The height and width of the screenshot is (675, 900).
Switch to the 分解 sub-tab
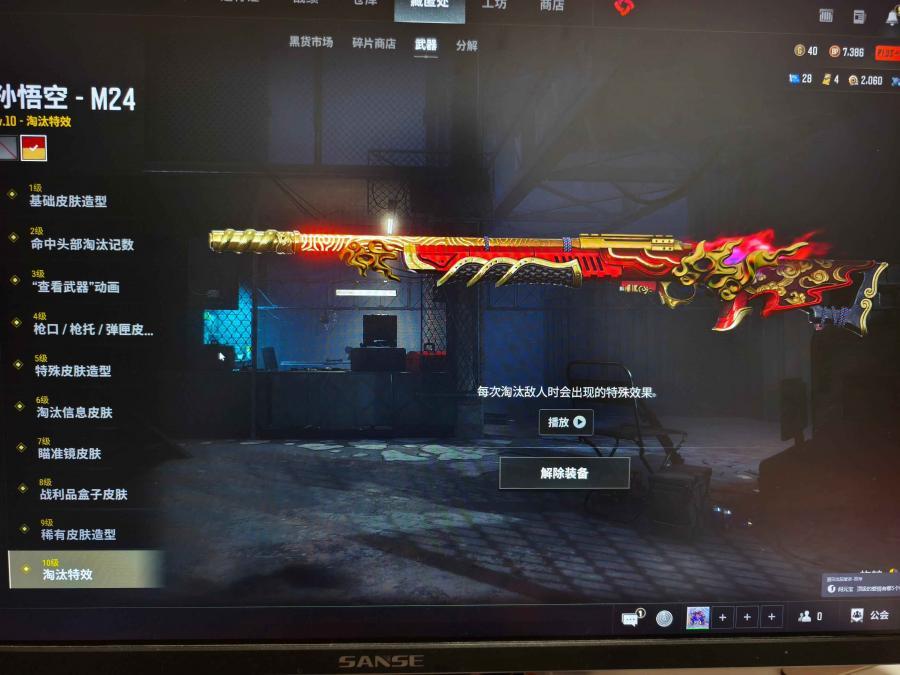click(466, 45)
